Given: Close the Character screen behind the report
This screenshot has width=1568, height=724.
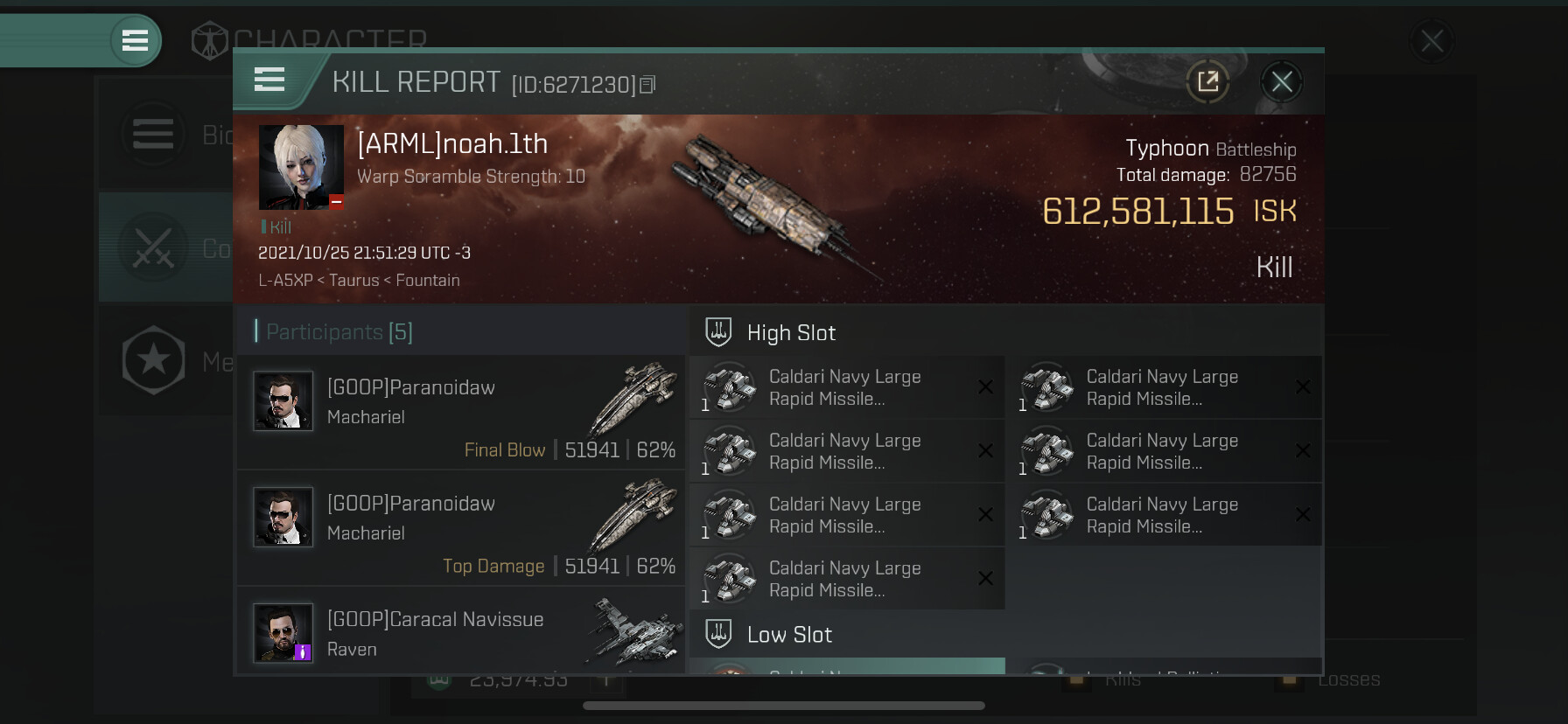Looking at the screenshot, I should click(1431, 41).
